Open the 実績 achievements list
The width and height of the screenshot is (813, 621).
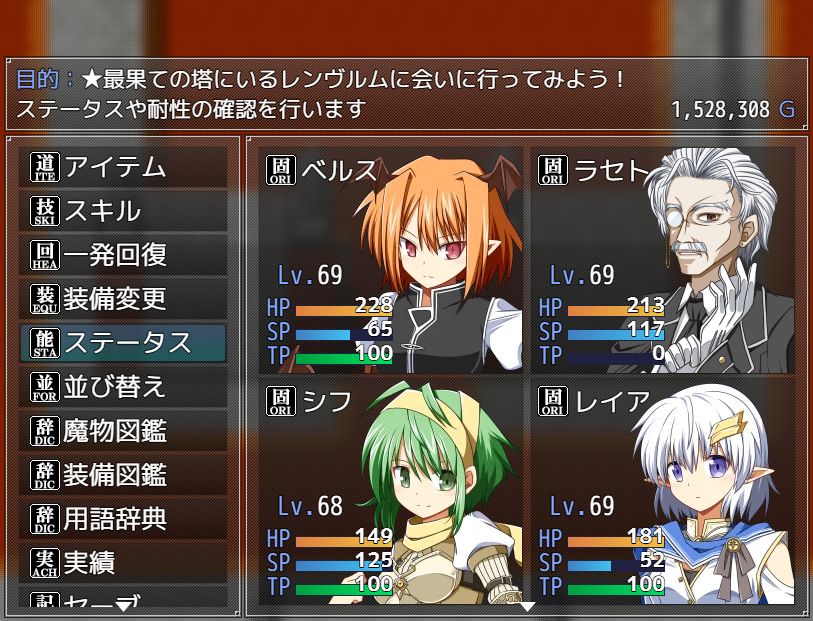123,562
